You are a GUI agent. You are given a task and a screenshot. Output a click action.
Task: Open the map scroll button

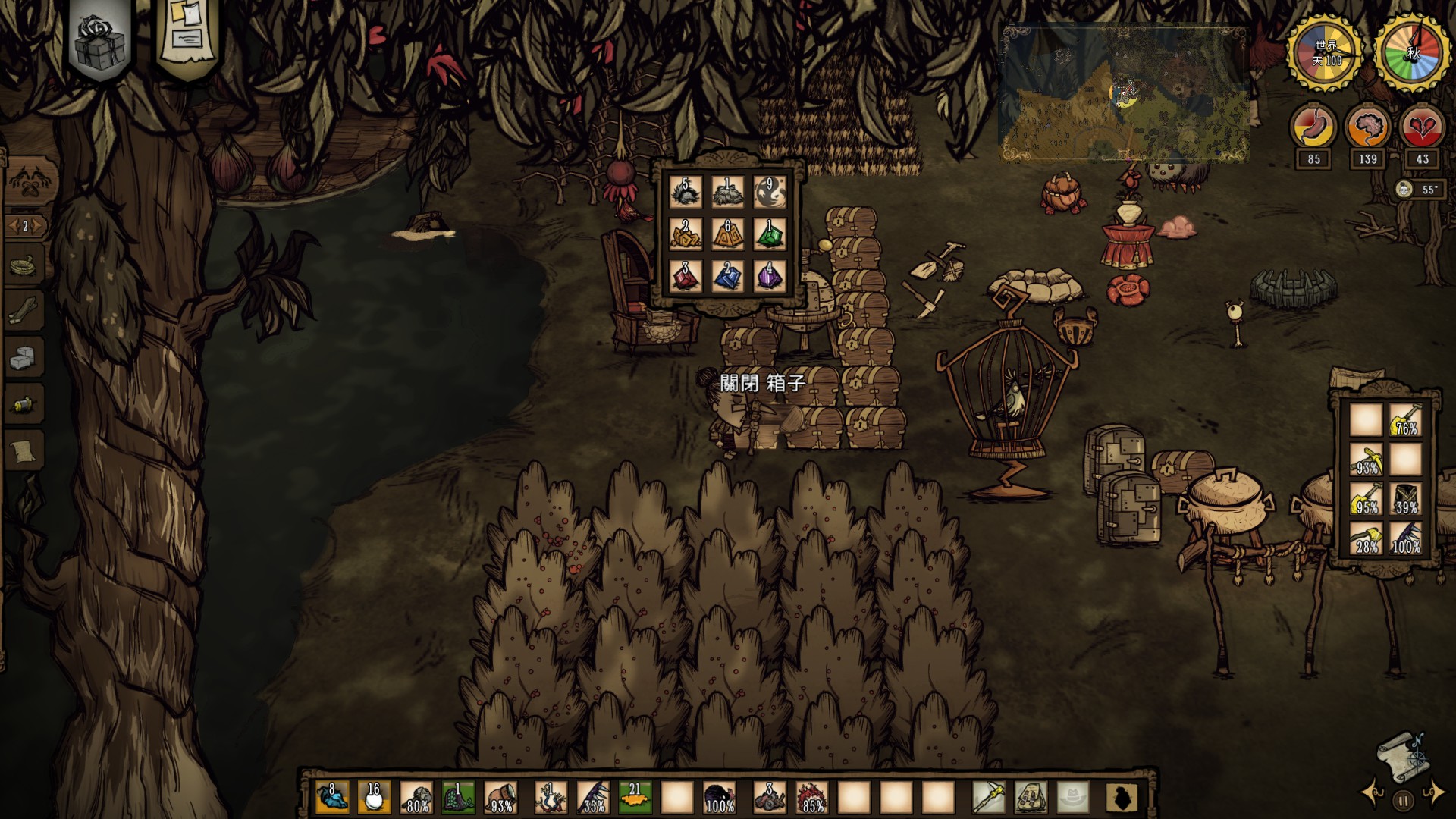tap(1401, 757)
